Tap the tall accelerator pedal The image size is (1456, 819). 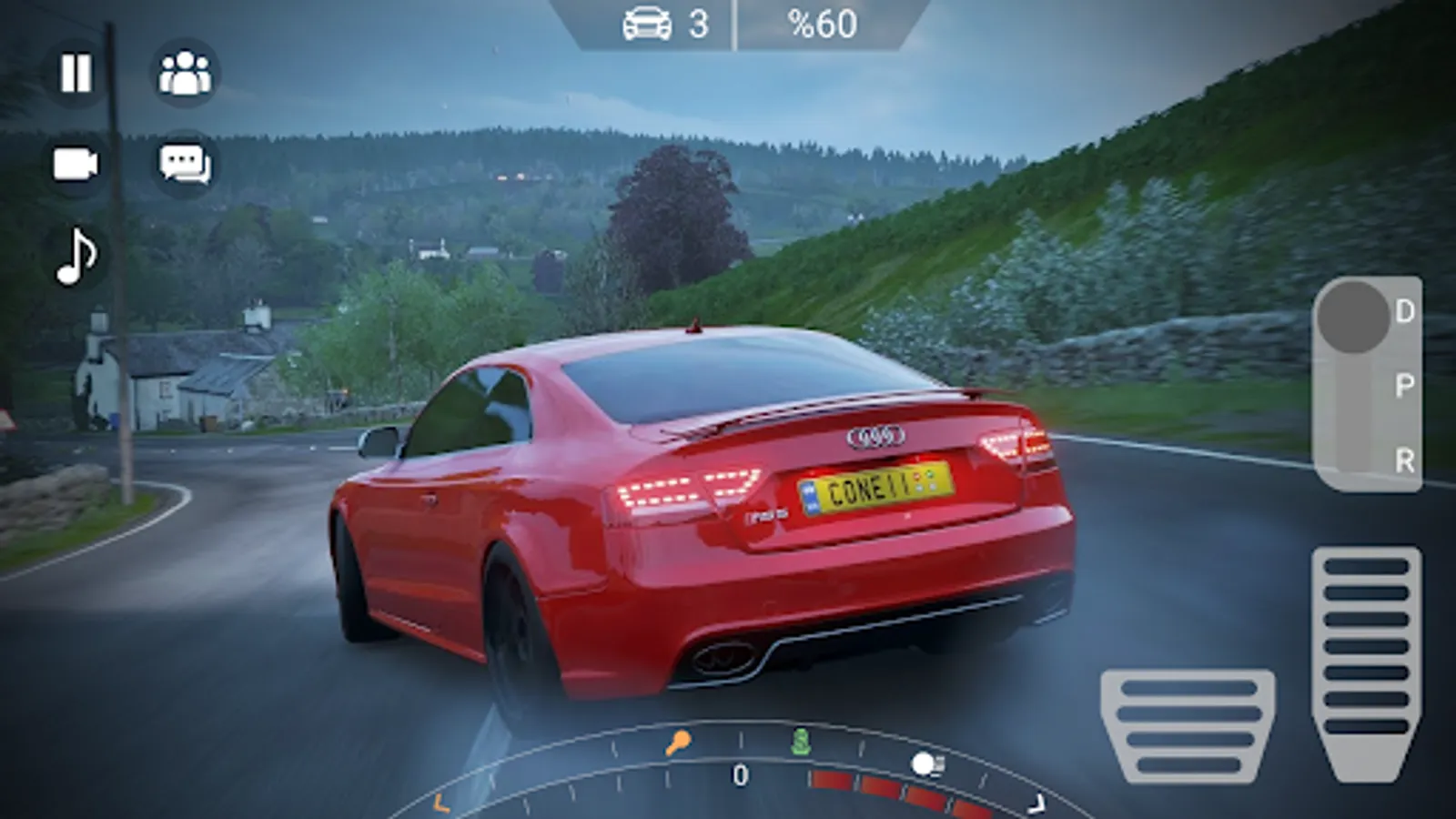(x=1366, y=662)
